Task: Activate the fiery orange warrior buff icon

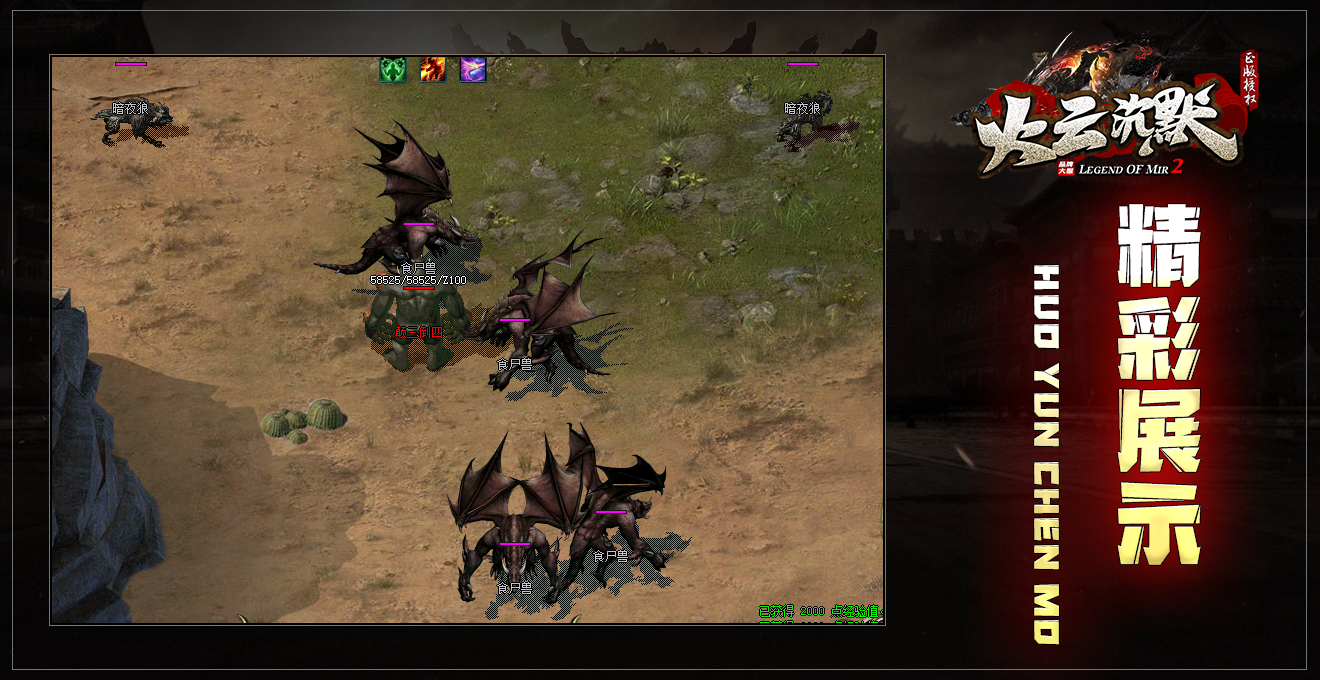Action: click(433, 70)
